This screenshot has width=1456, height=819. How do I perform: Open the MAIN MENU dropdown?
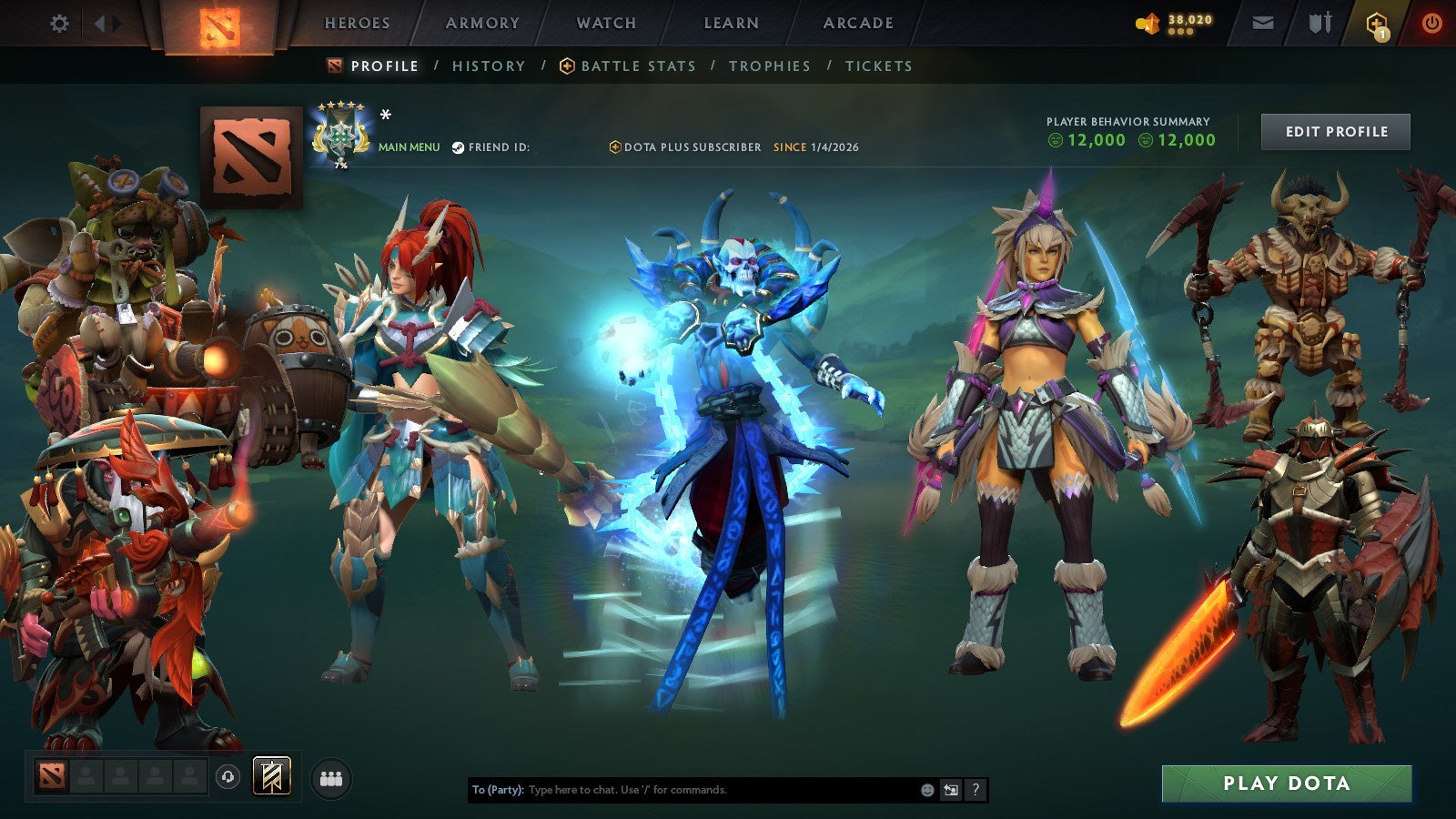[x=408, y=145]
